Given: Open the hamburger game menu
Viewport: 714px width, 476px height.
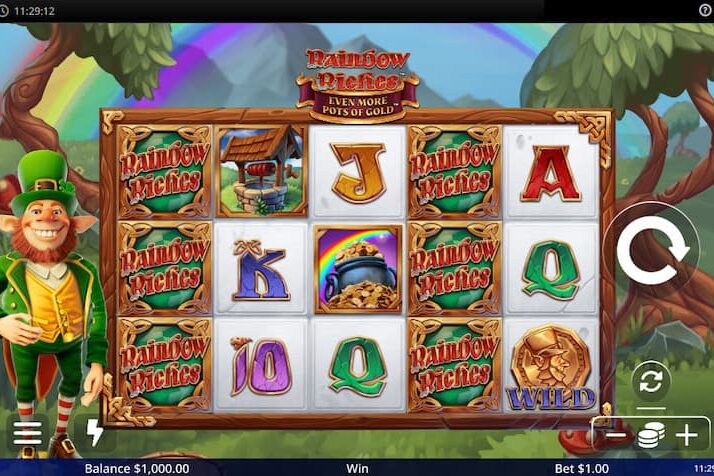Looking at the screenshot, I should [28, 433].
